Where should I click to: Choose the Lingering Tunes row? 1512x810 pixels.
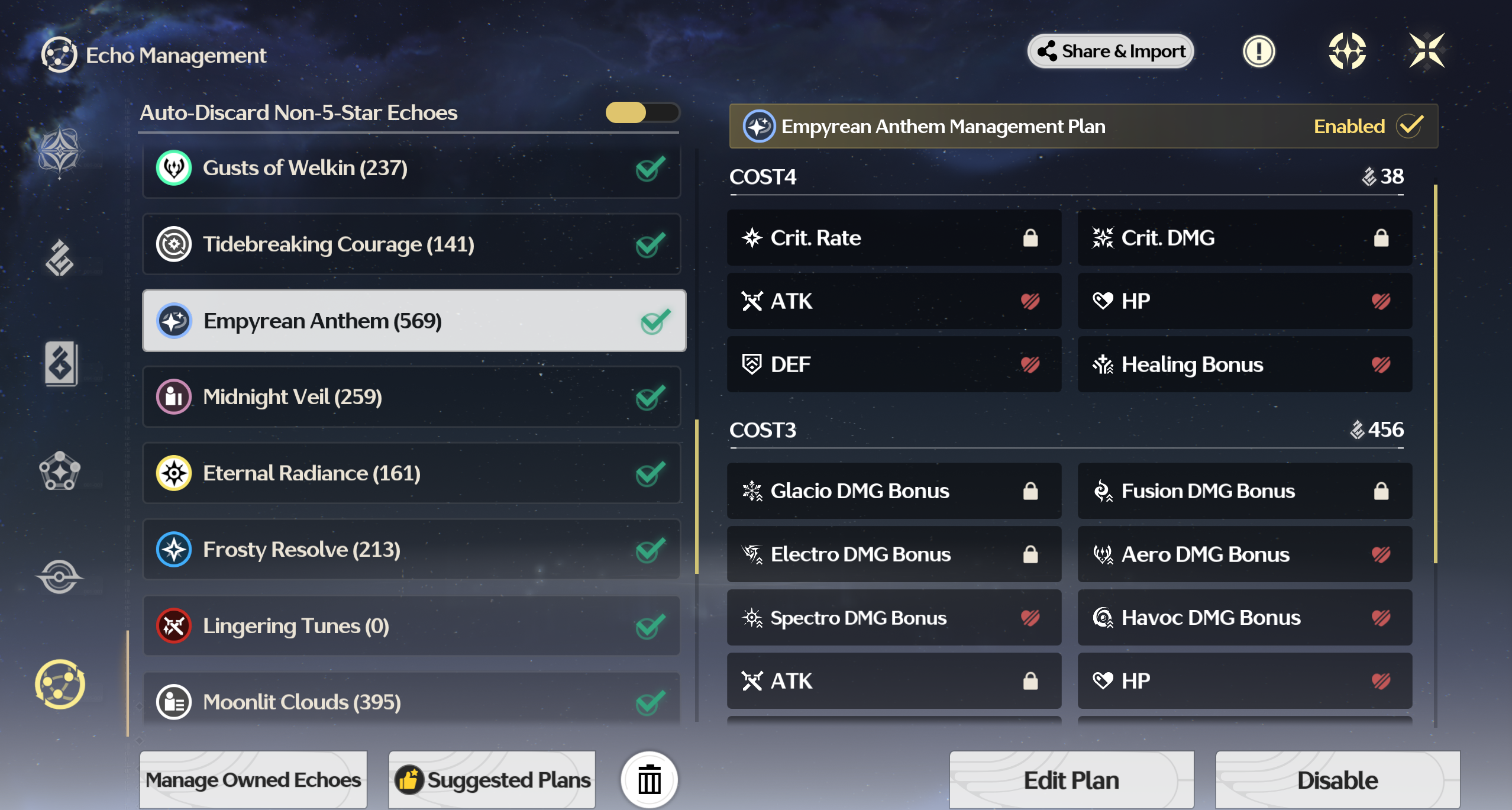411,626
